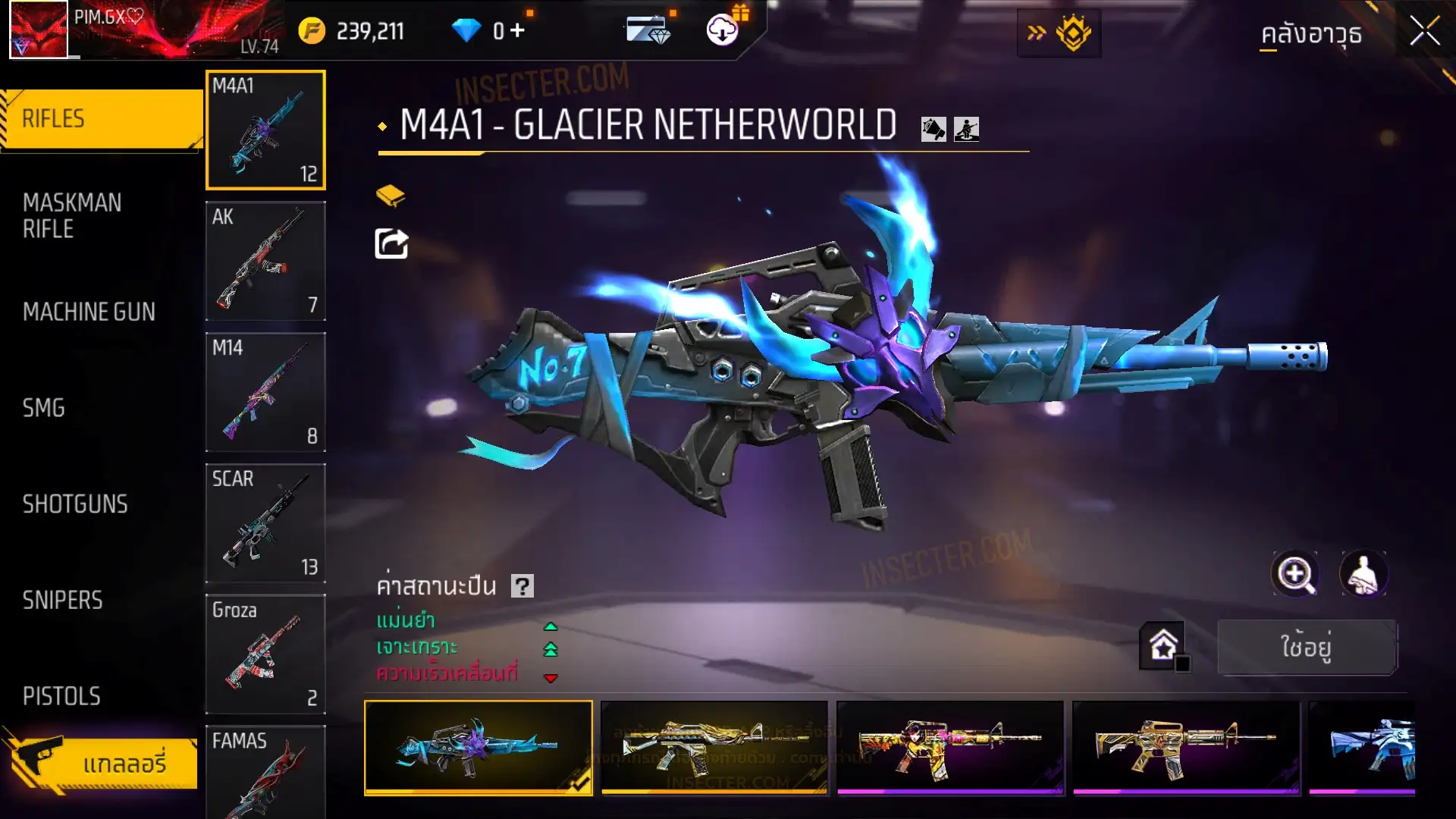
Task: Close the weapon vault screen
Action: pos(1424,32)
